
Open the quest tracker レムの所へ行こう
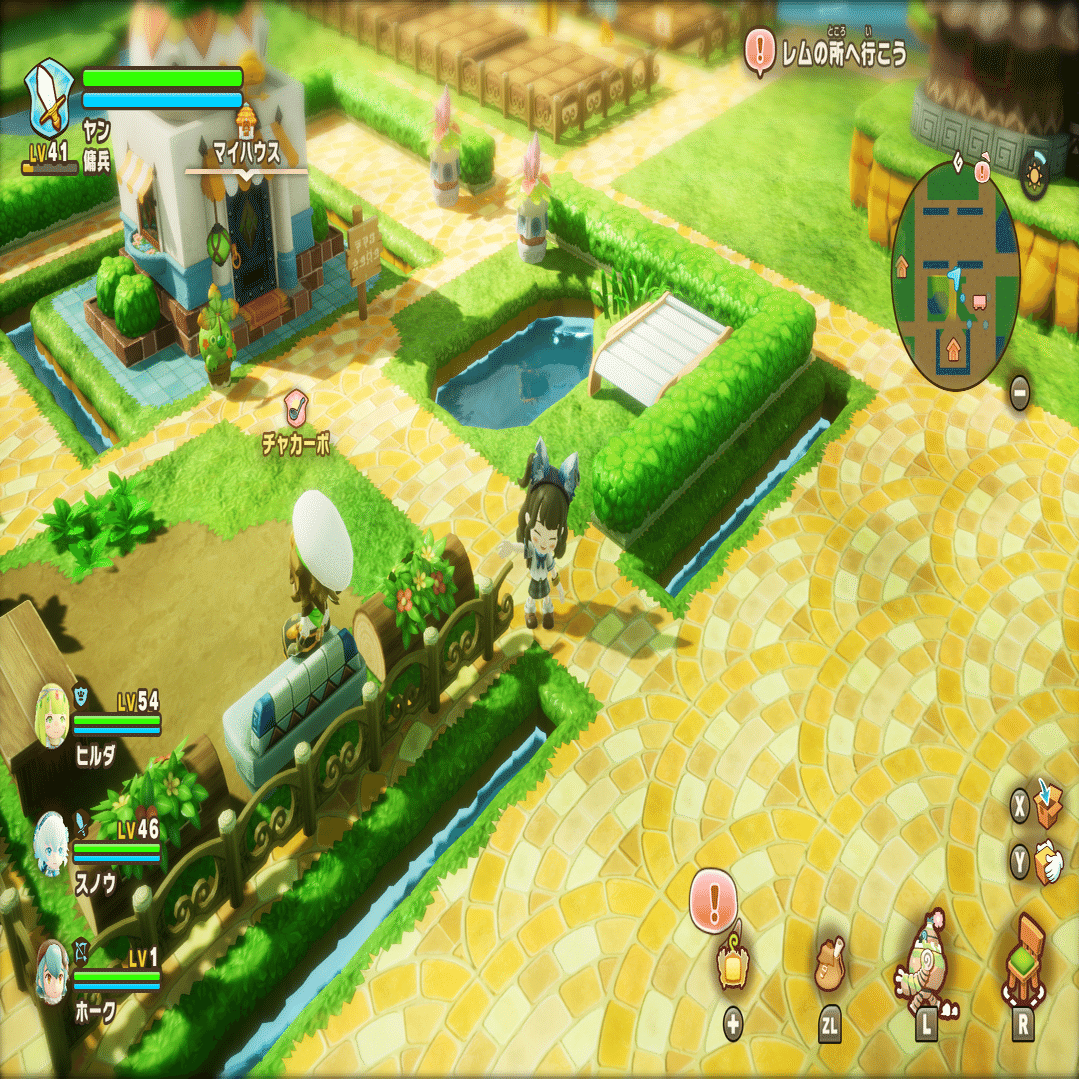coord(828,51)
